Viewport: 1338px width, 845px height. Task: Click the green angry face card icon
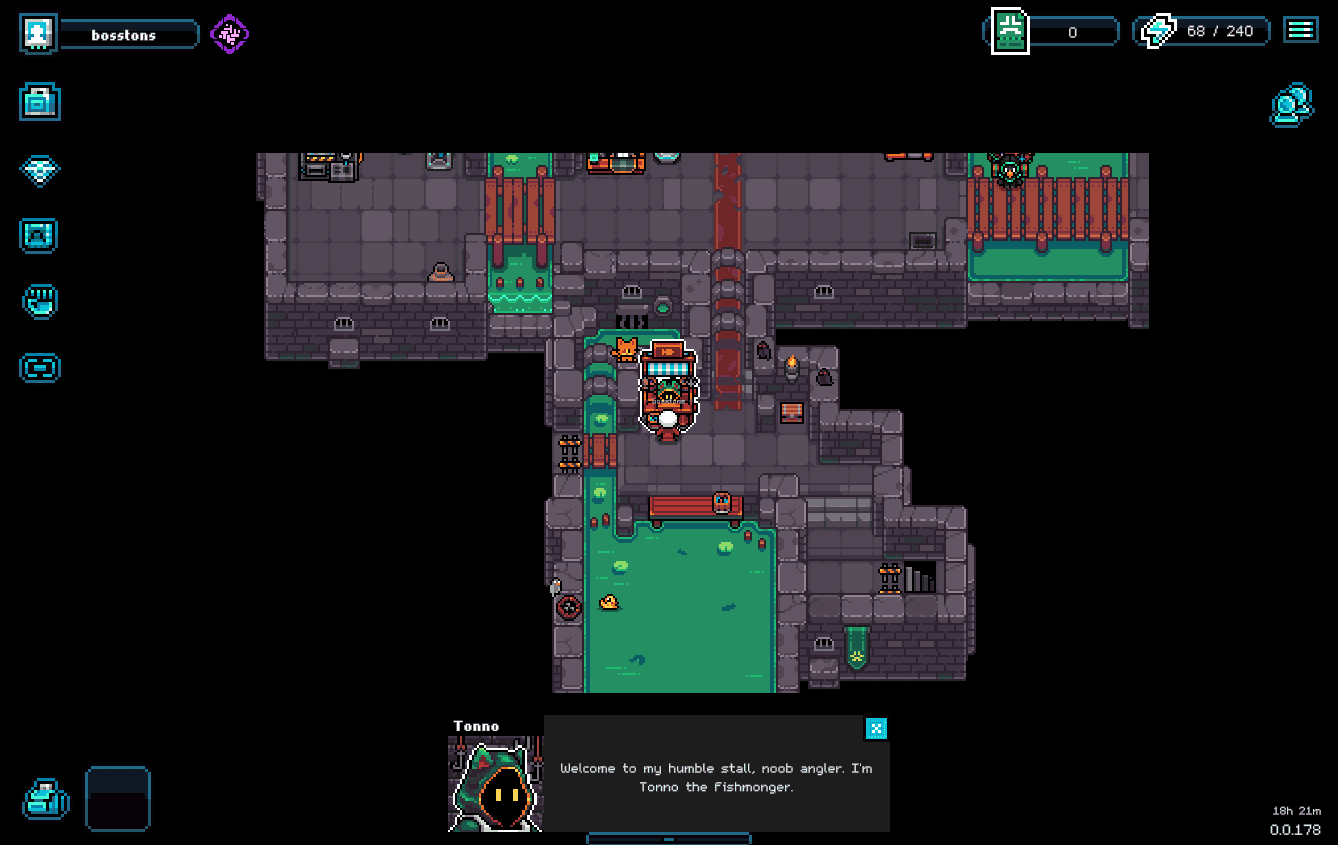(x=1010, y=31)
